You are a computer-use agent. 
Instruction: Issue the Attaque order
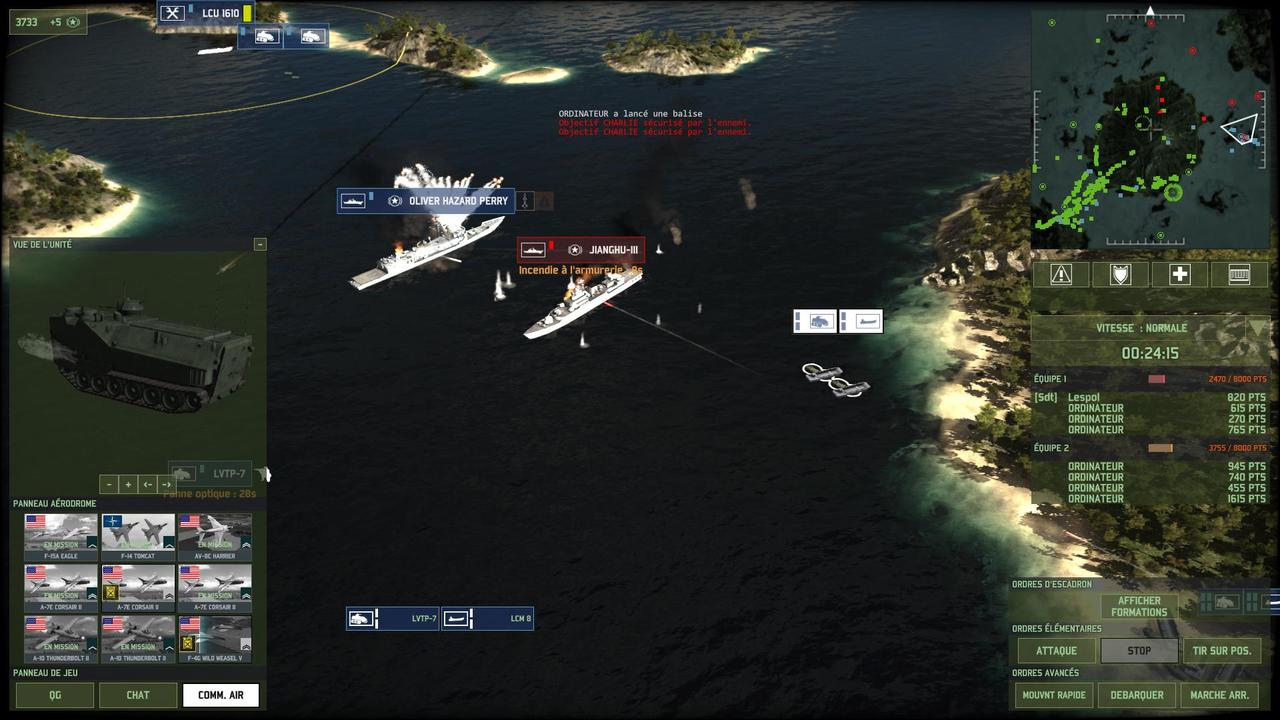tap(1057, 650)
